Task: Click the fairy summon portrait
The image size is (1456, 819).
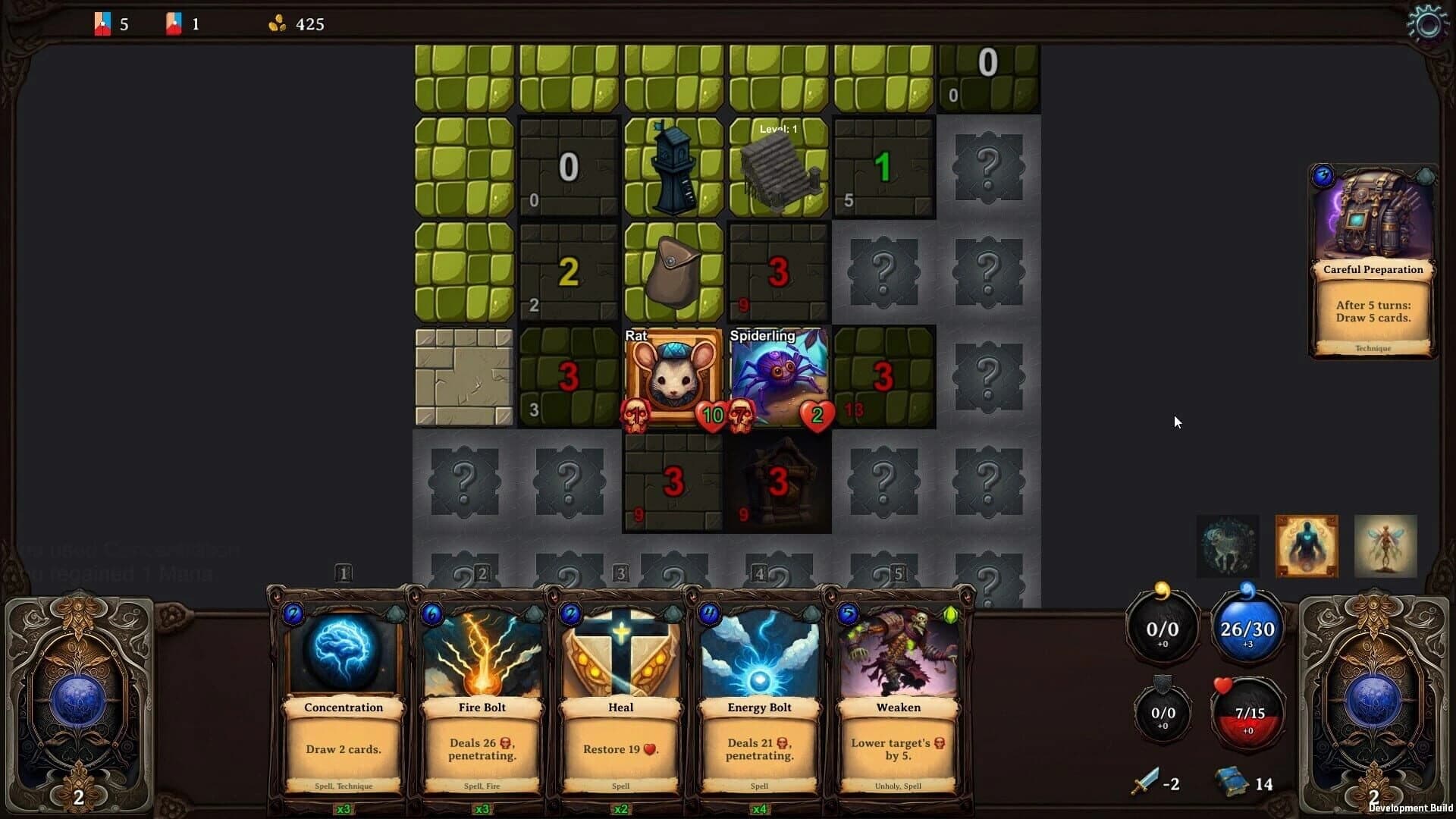Action: point(1385,546)
